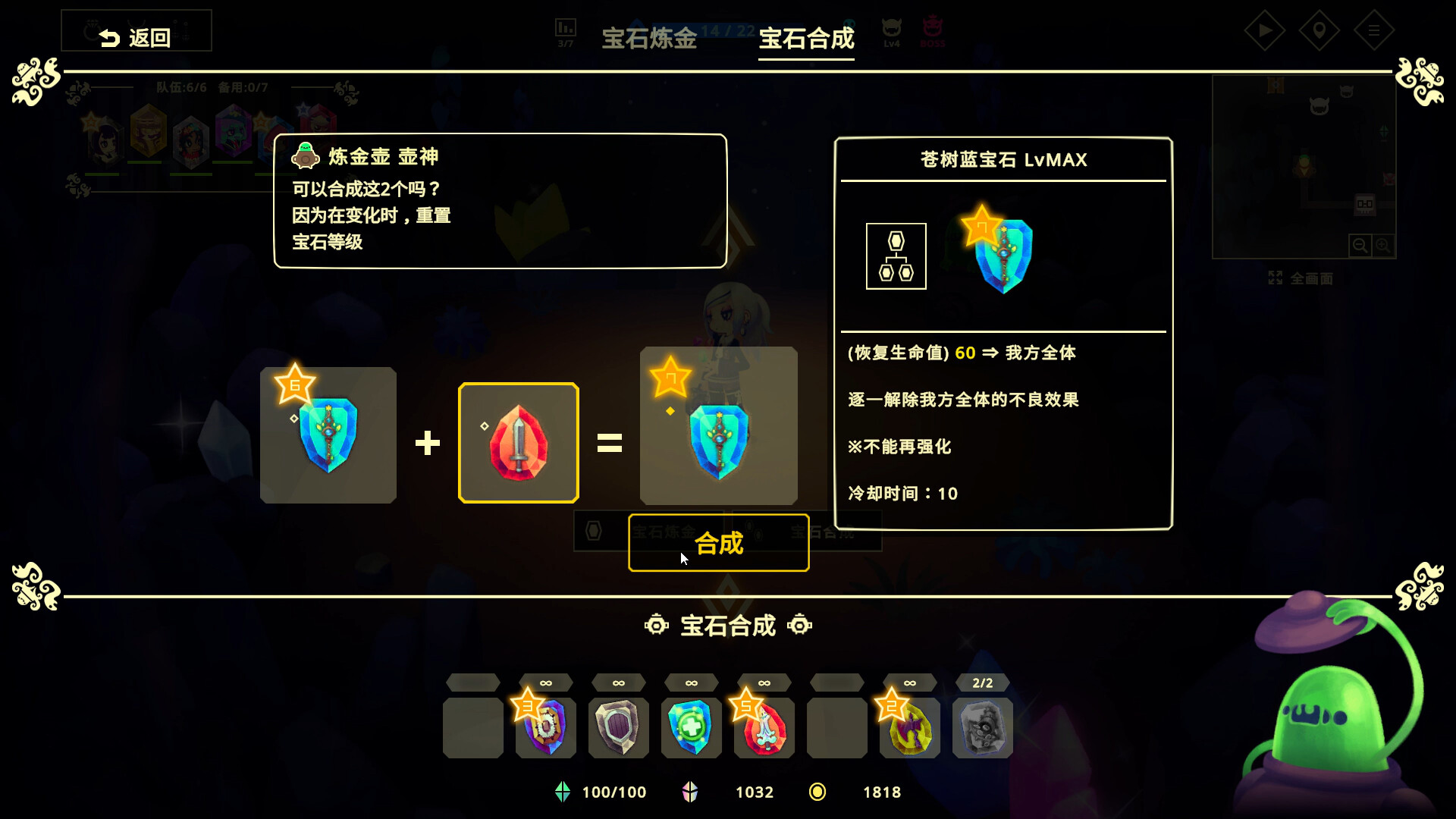
Task: Select the star-3 purple clock gem
Action: pyautogui.click(x=545, y=727)
